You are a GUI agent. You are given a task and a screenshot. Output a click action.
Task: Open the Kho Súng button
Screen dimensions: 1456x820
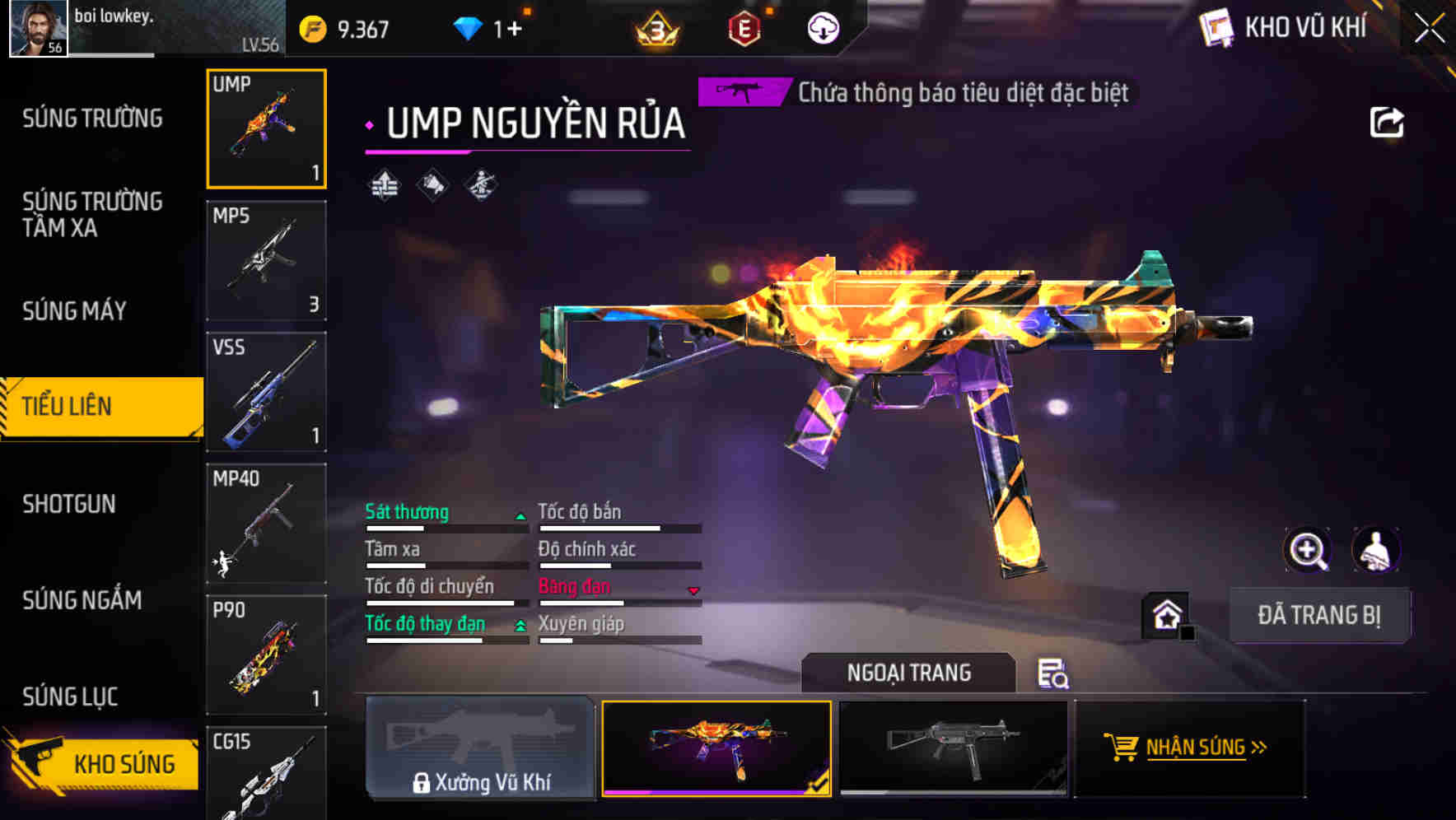(103, 763)
